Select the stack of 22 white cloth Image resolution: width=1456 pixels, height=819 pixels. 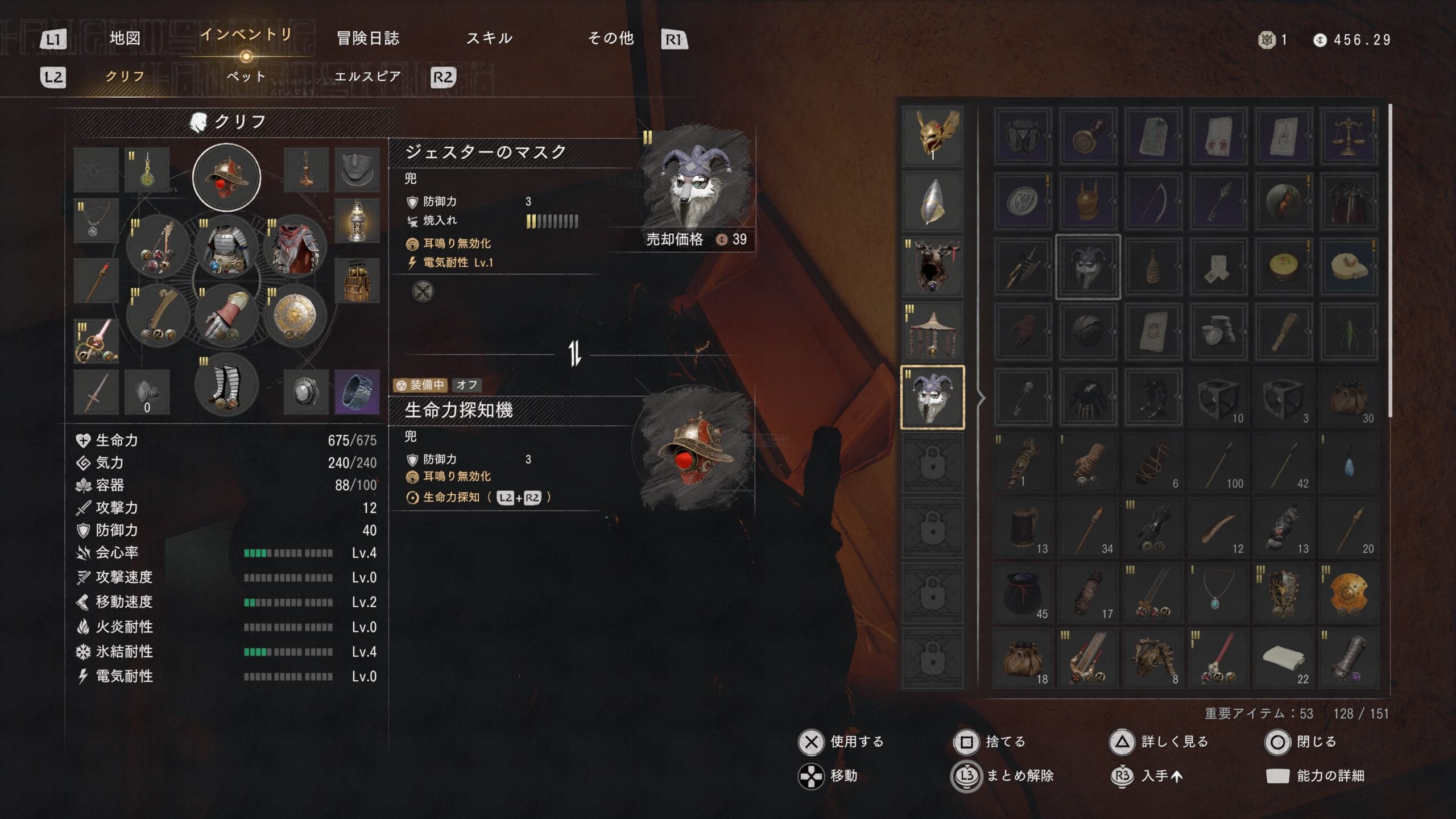click(1283, 659)
